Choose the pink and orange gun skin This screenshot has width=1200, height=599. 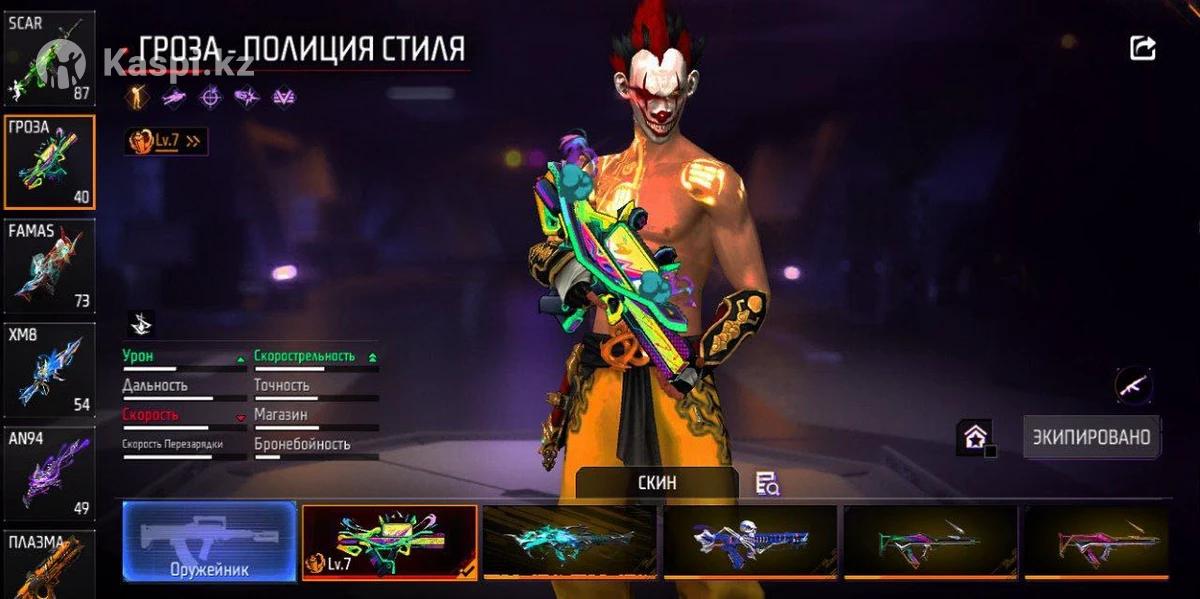(1096, 541)
